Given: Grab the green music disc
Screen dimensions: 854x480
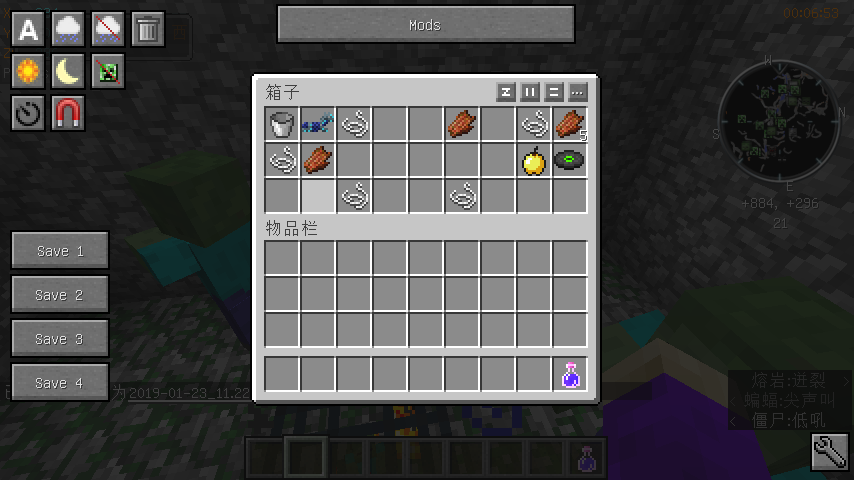Looking at the screenshot, I should [x=570, y=161].
